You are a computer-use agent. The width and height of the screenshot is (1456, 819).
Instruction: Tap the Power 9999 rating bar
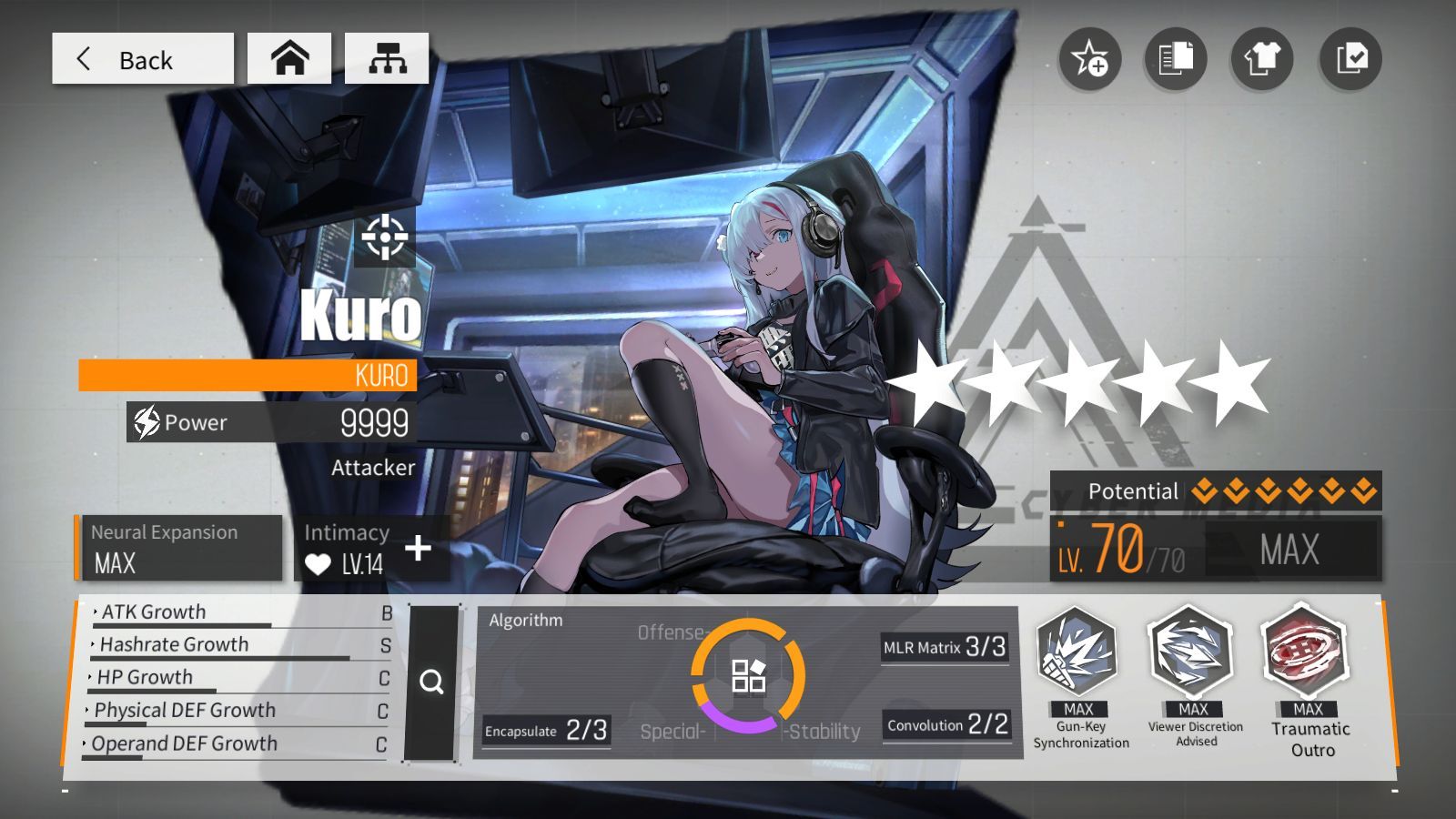271,423
